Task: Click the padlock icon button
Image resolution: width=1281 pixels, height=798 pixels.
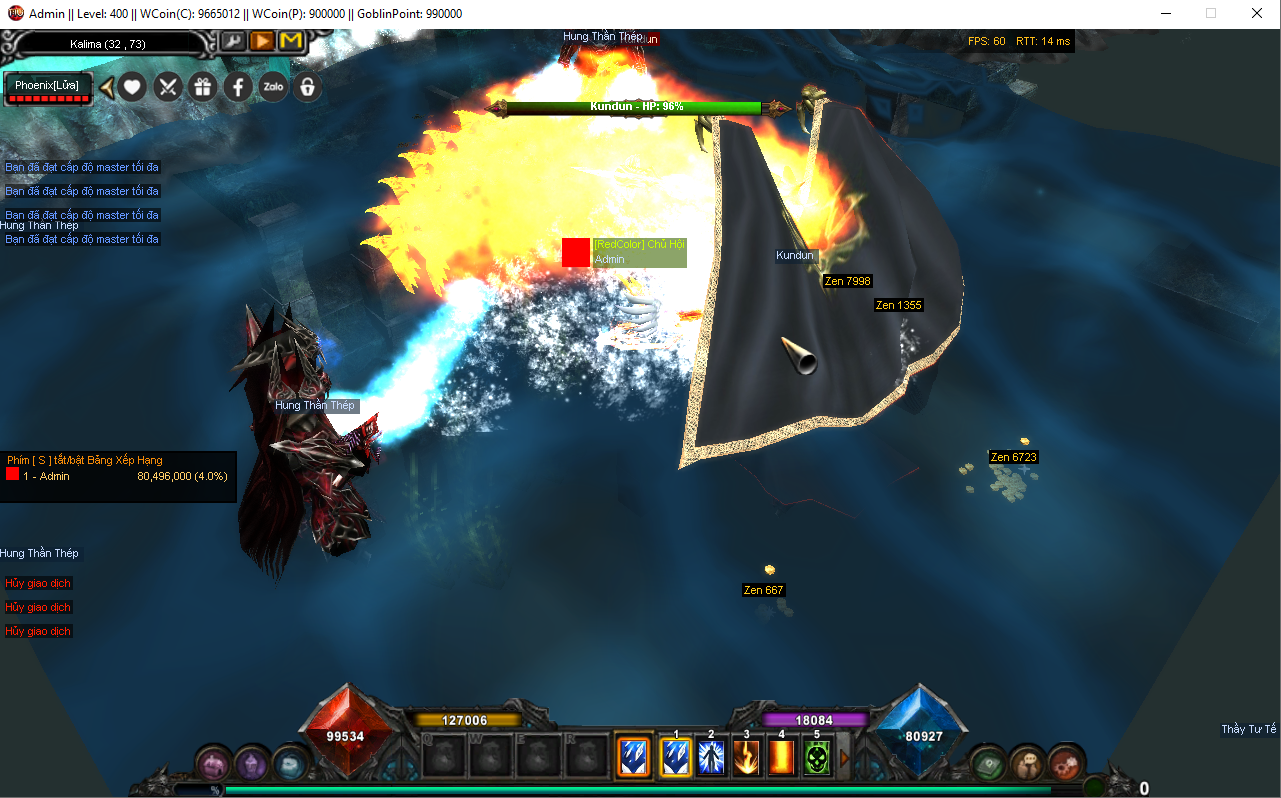Action: pyautogui.click(x=307, y=87)
